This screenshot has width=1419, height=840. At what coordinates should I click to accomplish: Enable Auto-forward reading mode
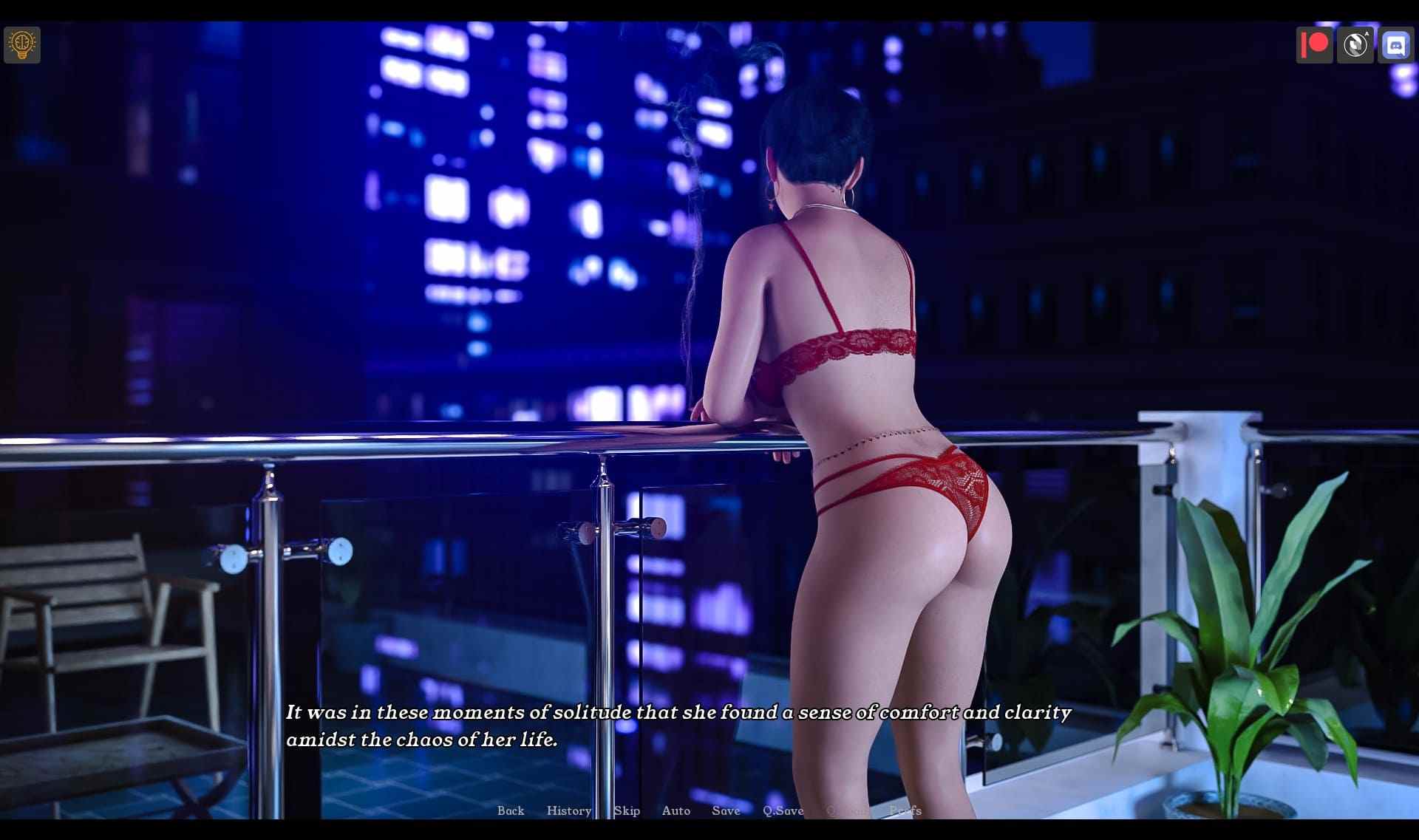(x=676, y=810)
